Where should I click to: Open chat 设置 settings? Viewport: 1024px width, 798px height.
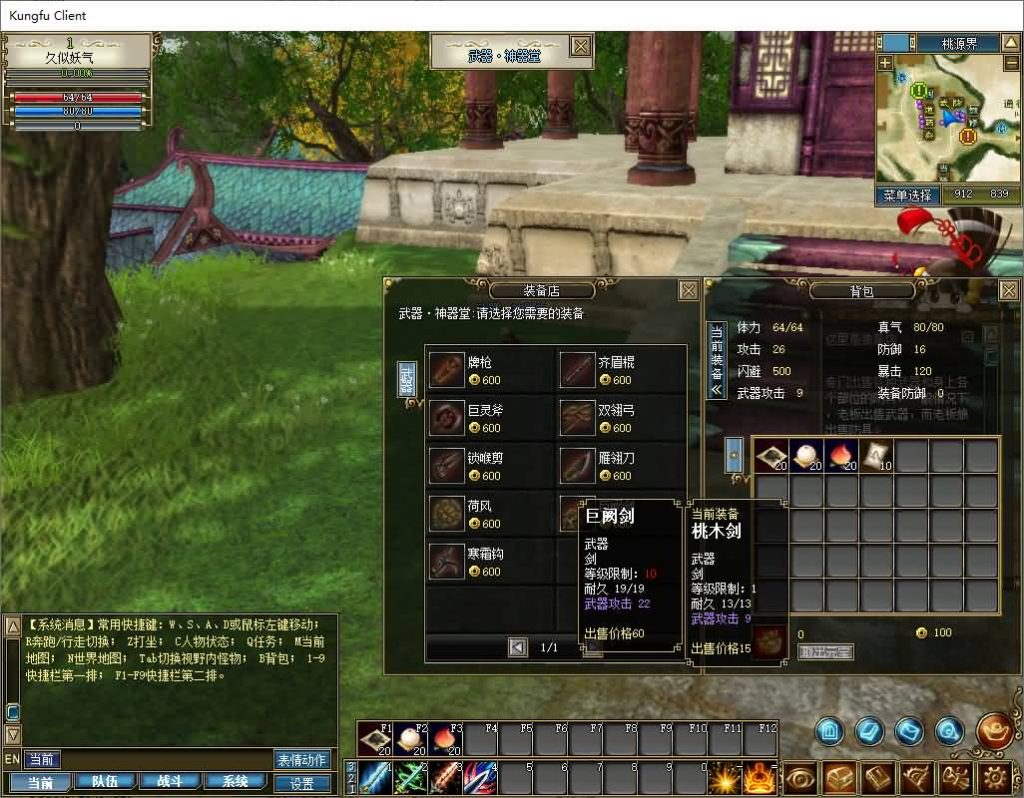coord(302,784)
